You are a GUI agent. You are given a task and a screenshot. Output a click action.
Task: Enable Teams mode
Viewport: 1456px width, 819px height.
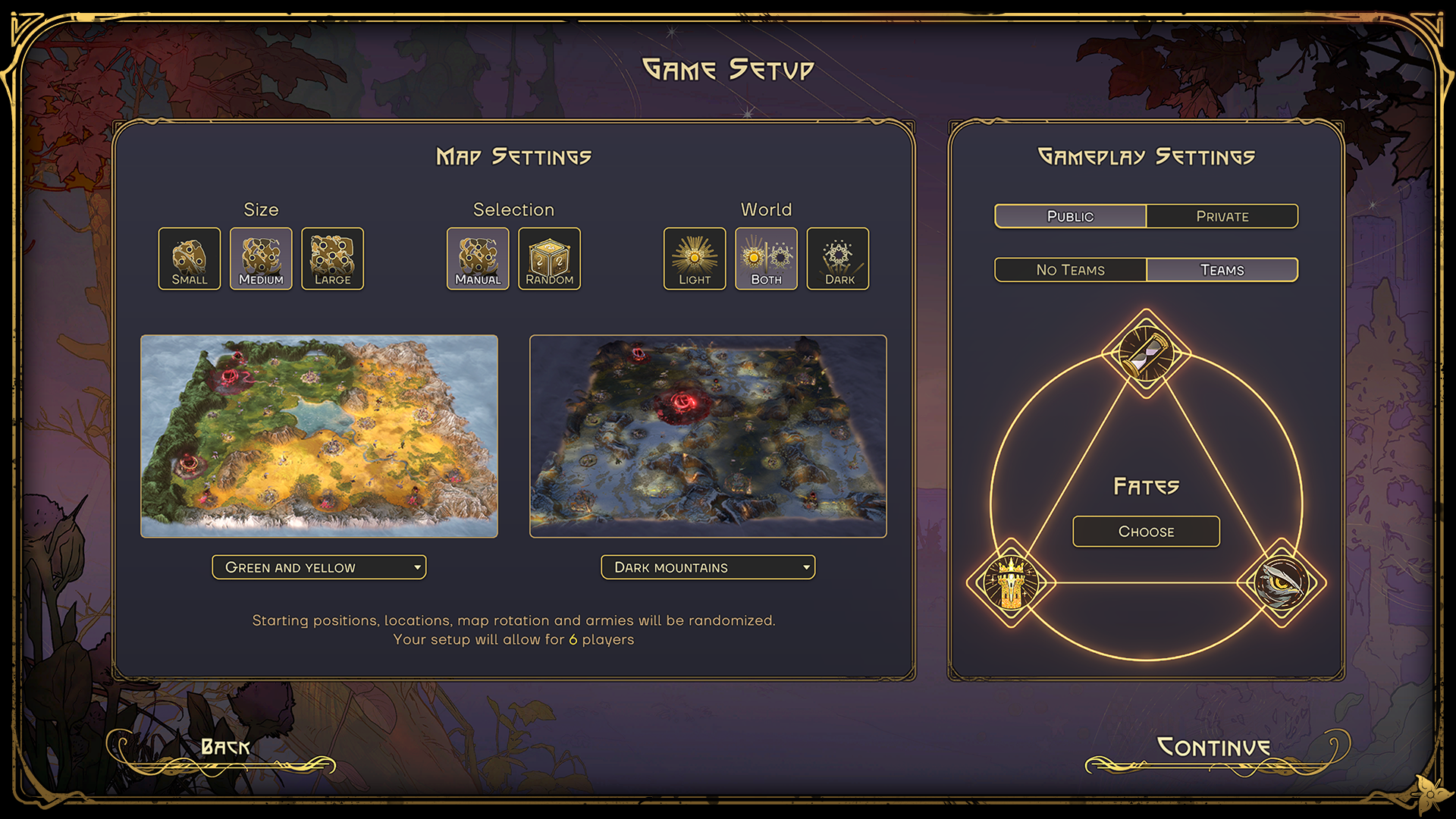(x=1222, y=270)
